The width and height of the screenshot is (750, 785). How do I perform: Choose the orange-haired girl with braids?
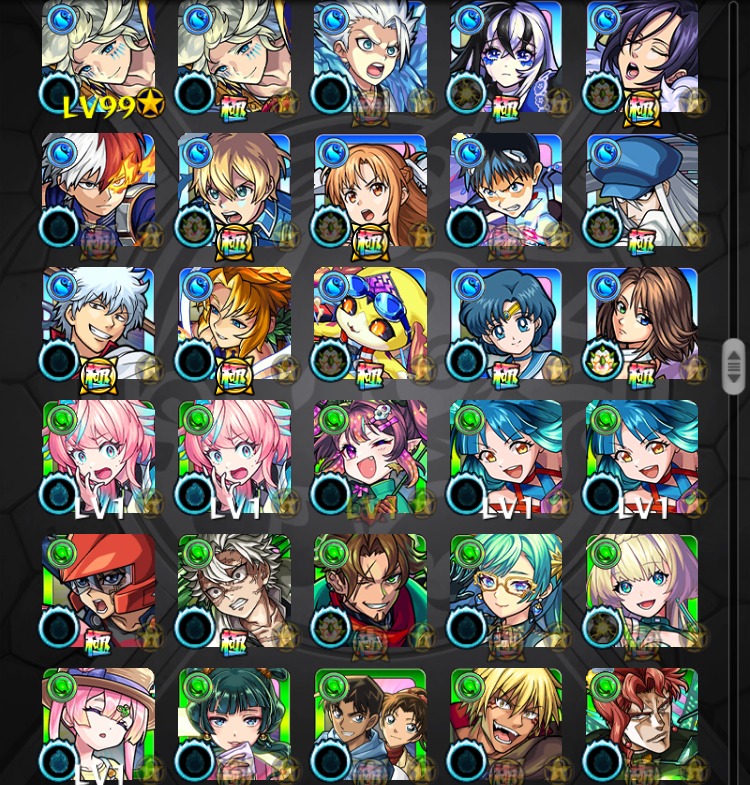pyautogui.click(x=370, y=190)
